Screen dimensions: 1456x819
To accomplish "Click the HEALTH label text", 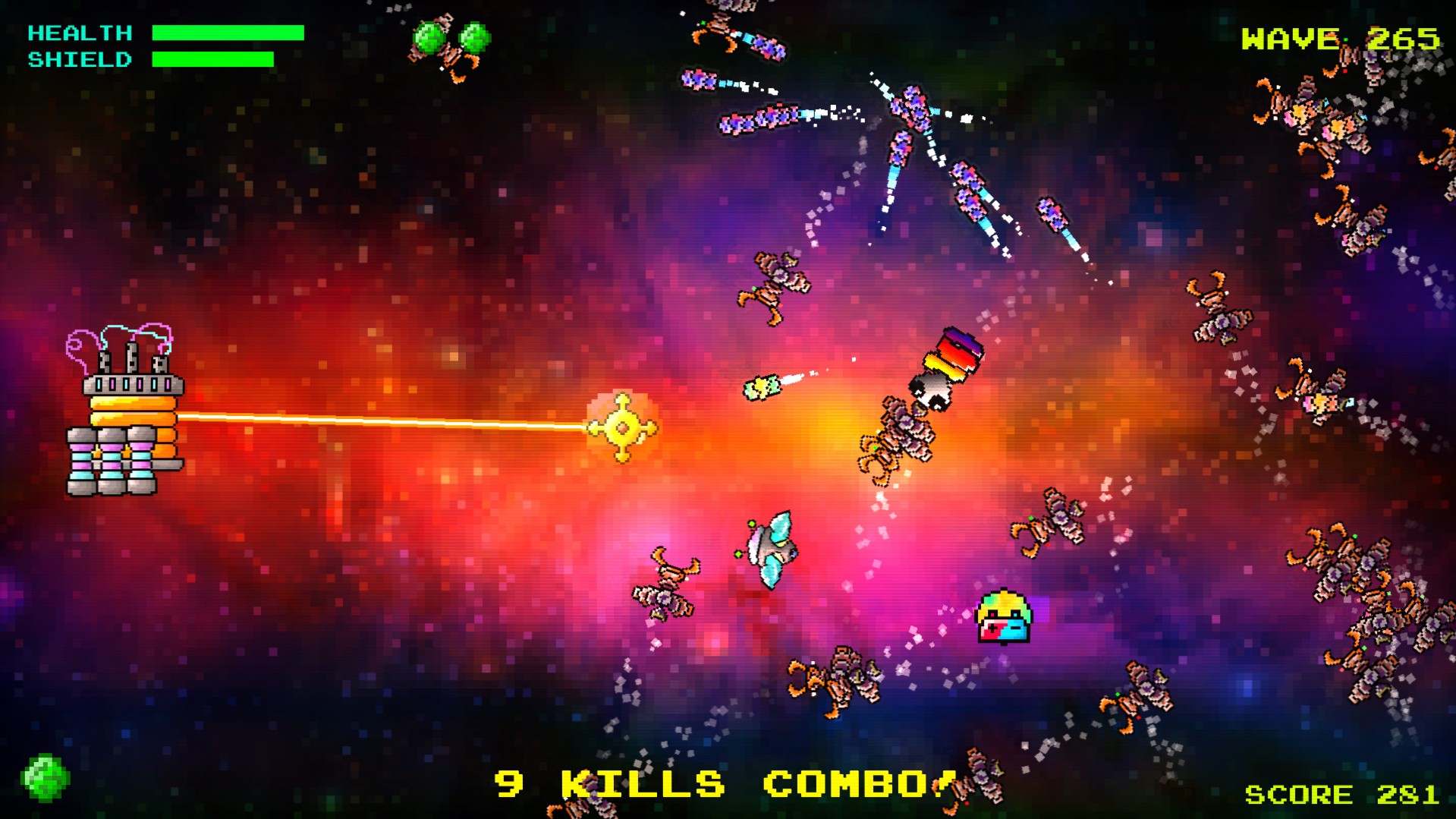I will 80,32.
